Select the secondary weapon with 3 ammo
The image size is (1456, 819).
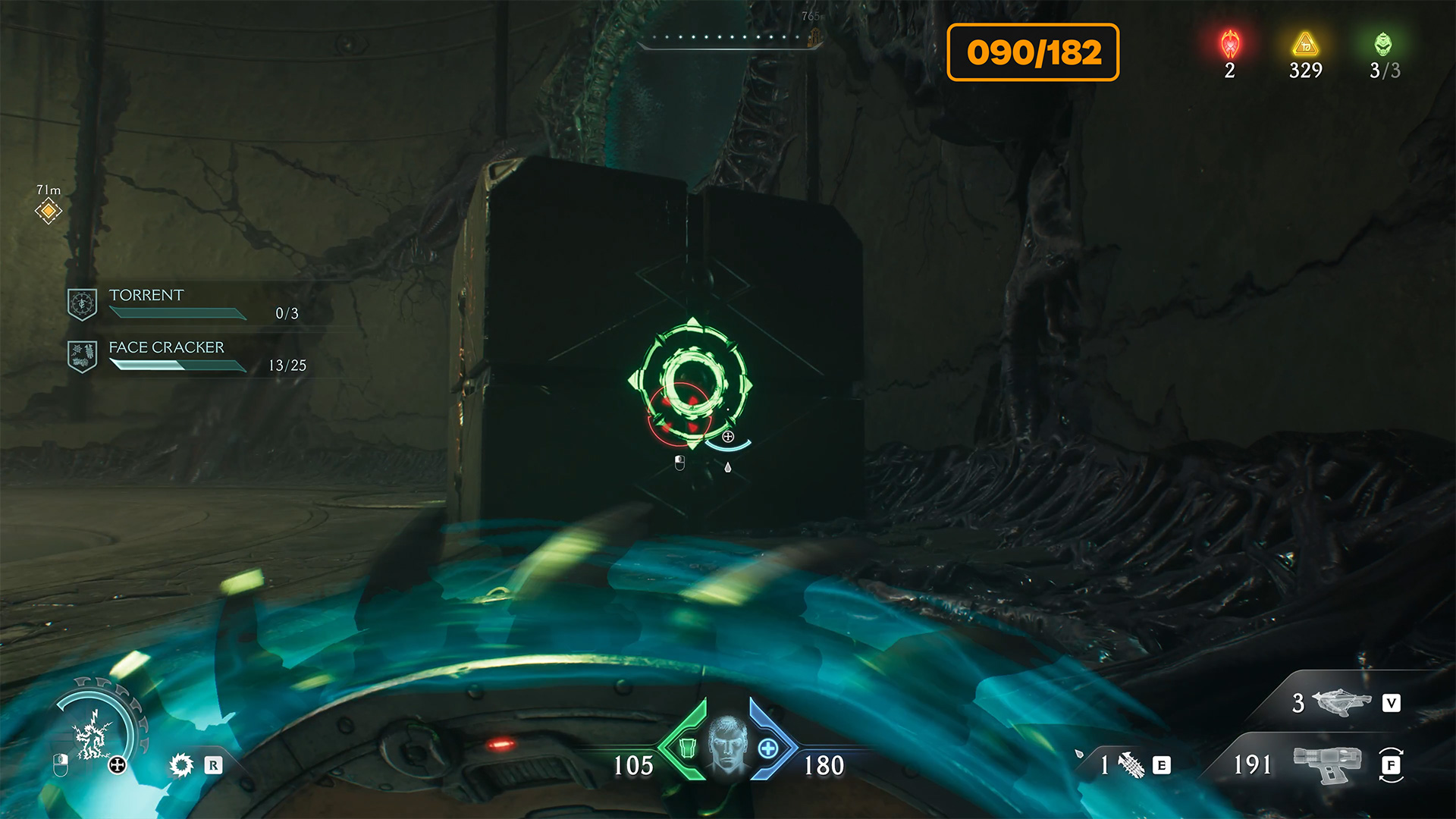point(1341,703)
